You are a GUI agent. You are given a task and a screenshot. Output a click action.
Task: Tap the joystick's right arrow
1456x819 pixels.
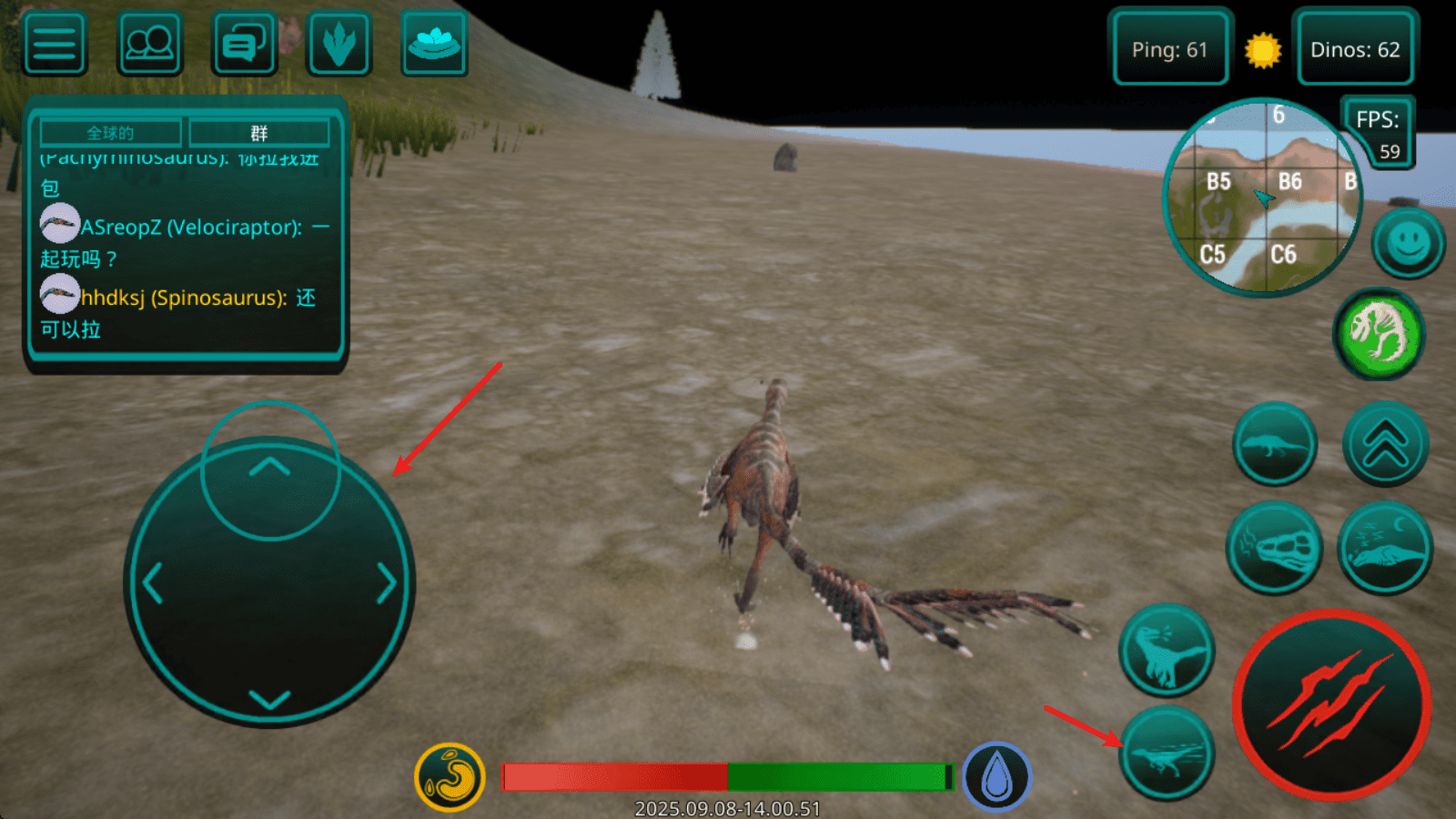[x=386, y=583]
